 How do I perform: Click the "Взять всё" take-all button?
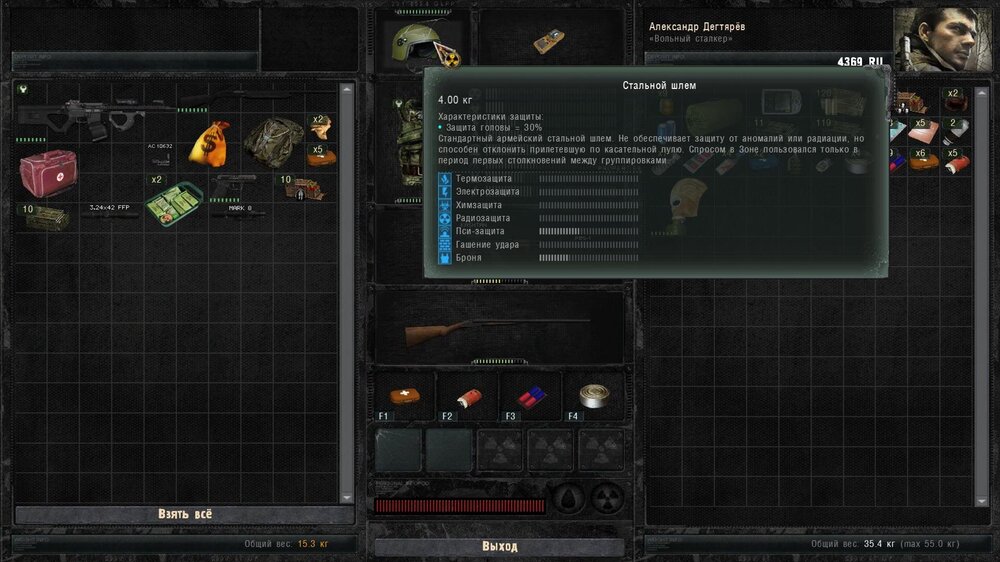185,514
